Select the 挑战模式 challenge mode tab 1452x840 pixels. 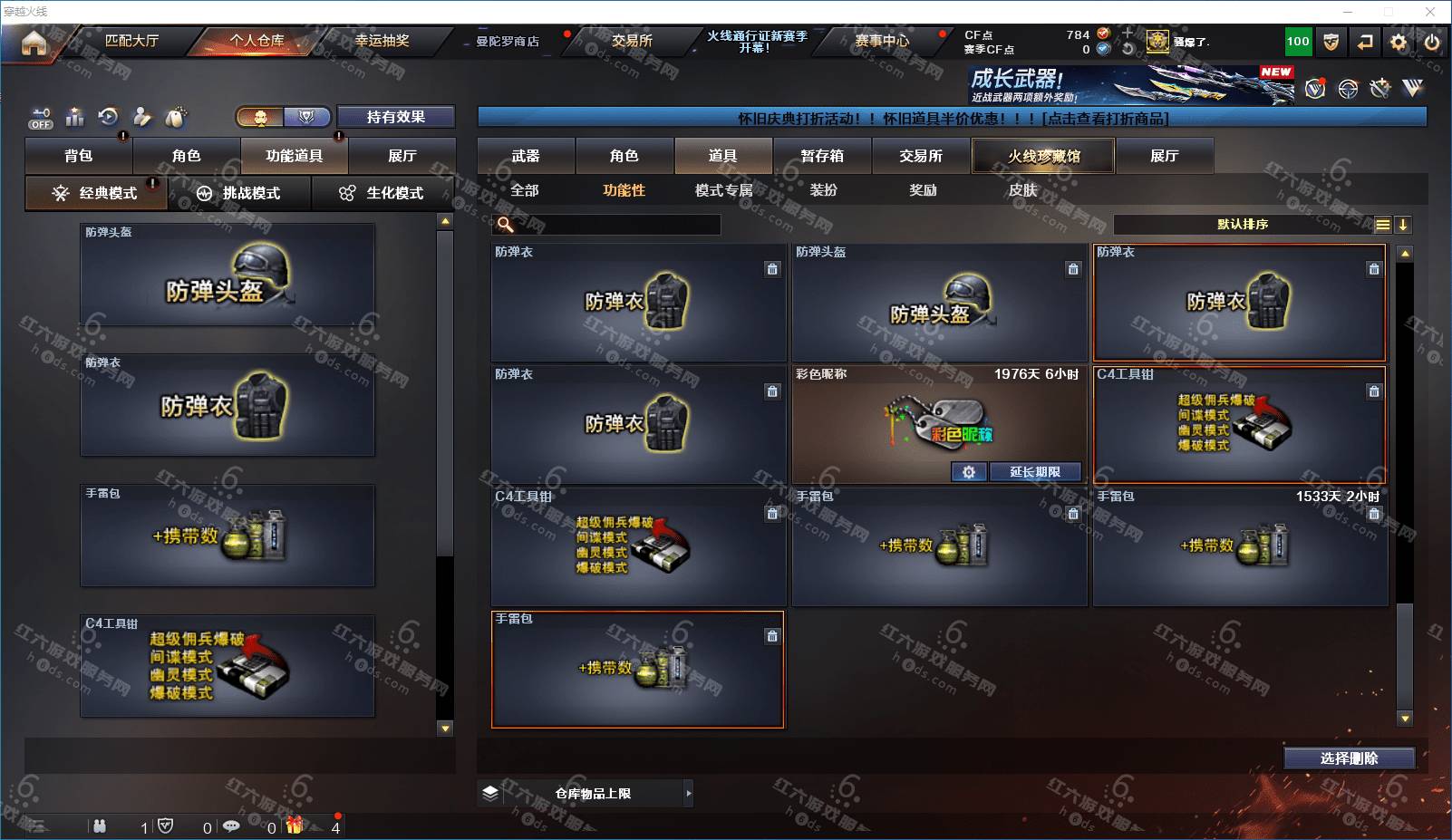click(x=240, y=193)
